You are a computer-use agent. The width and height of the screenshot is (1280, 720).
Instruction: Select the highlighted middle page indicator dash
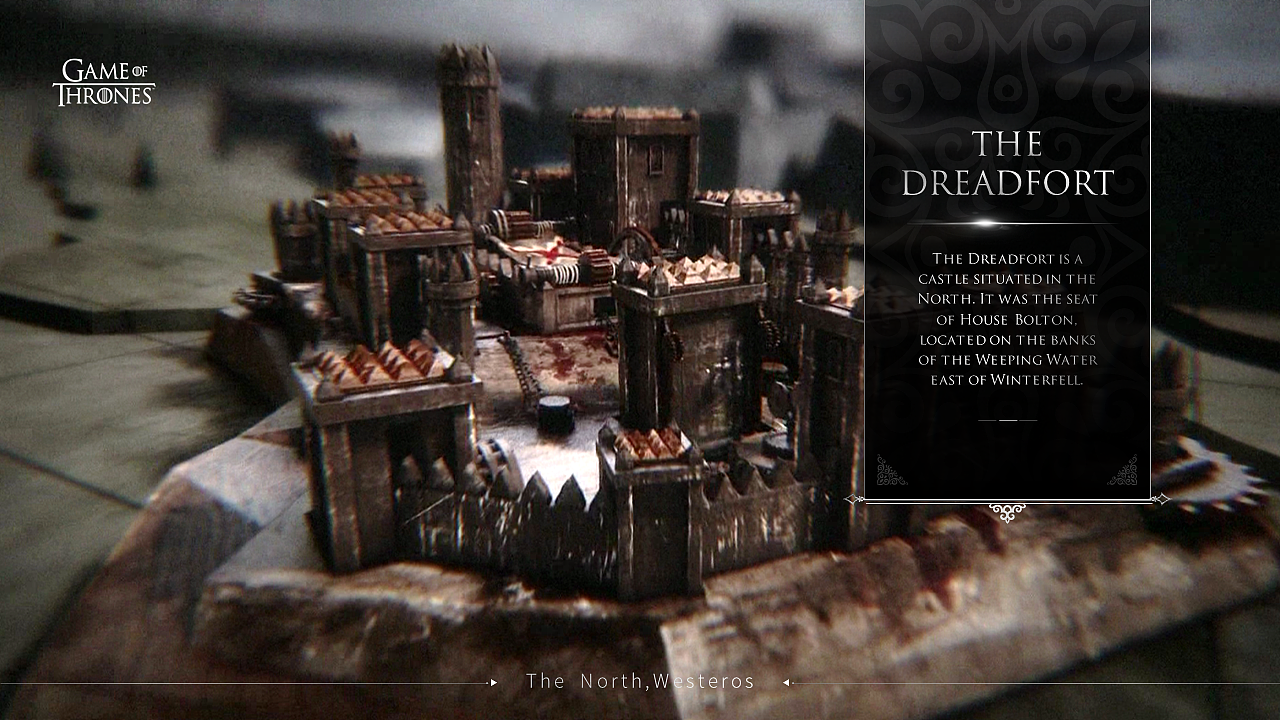coord(1008,420)
